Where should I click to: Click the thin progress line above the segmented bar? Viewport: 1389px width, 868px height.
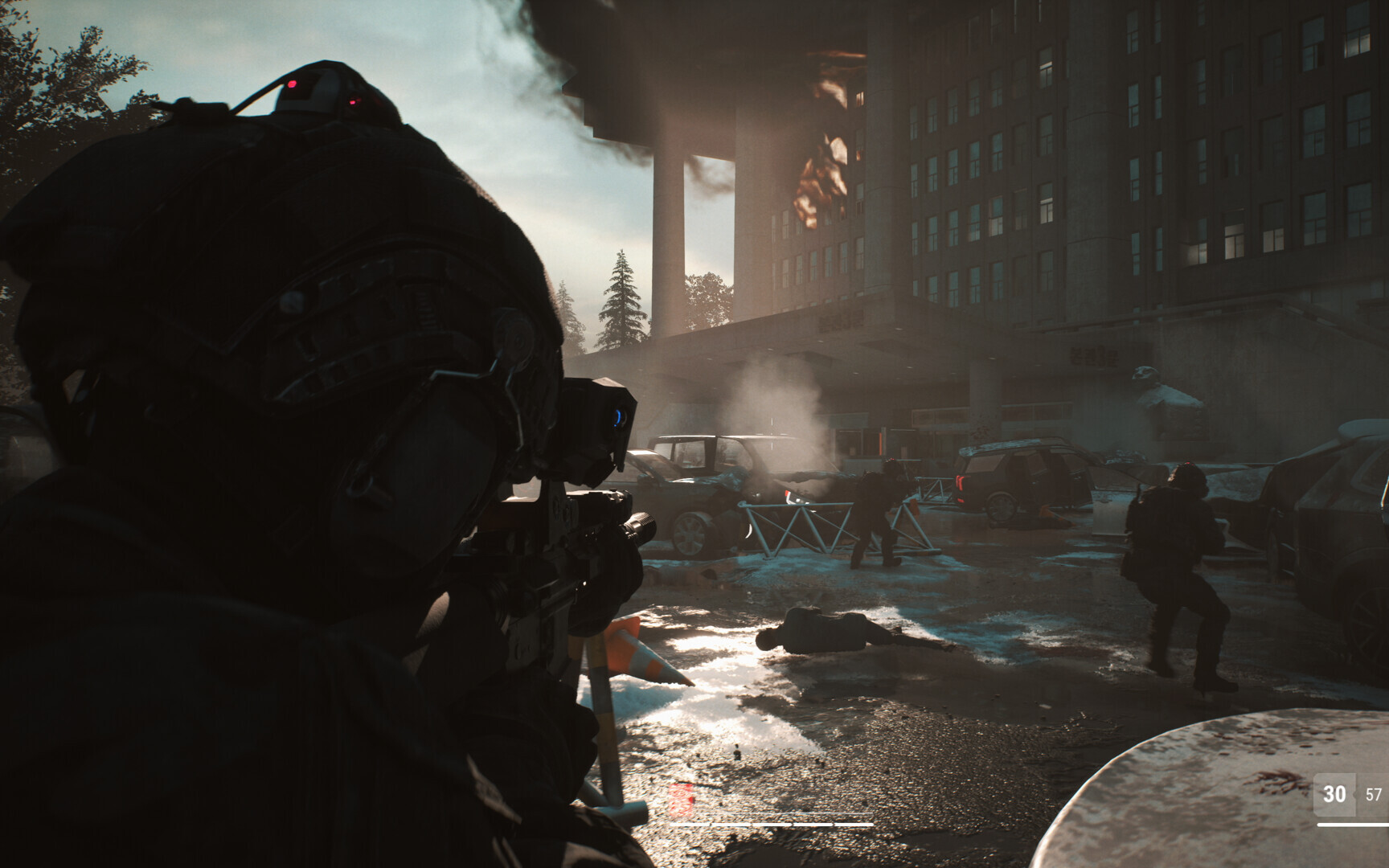pyautogui.click(x=788, y=813)
